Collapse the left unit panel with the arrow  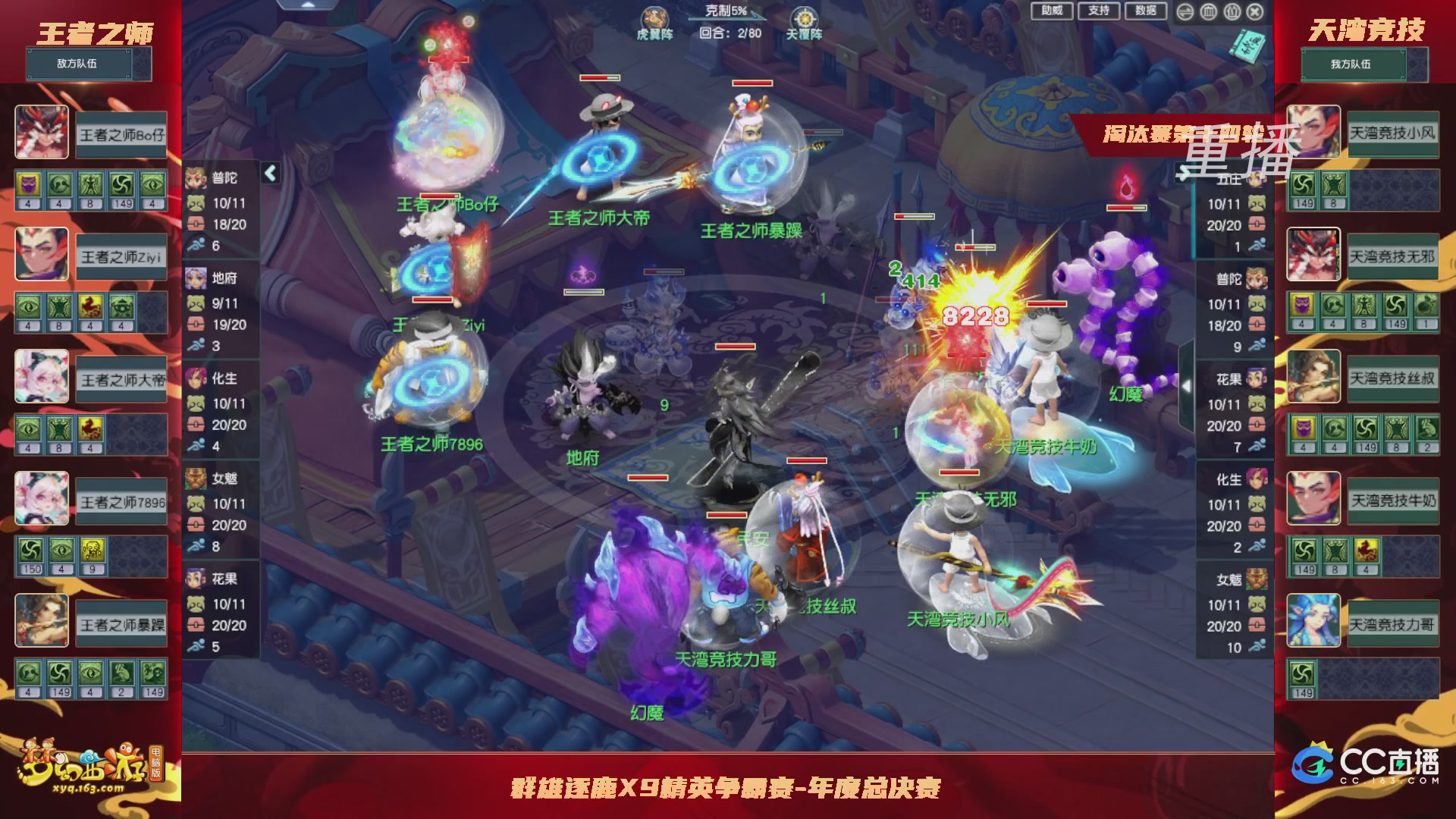coord(271,173)
